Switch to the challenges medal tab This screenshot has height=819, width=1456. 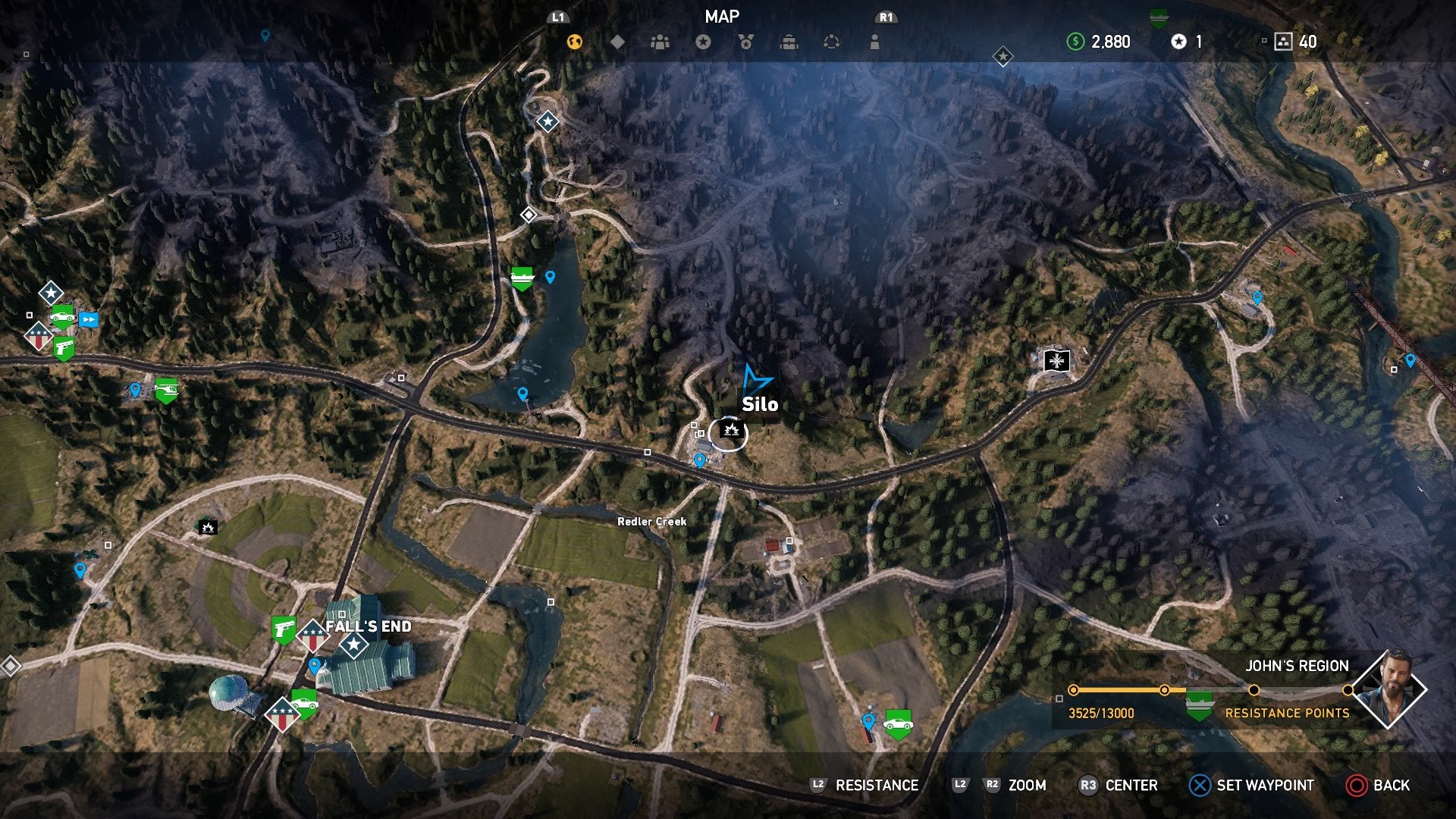pyautogui.click(x=746, y=43)
